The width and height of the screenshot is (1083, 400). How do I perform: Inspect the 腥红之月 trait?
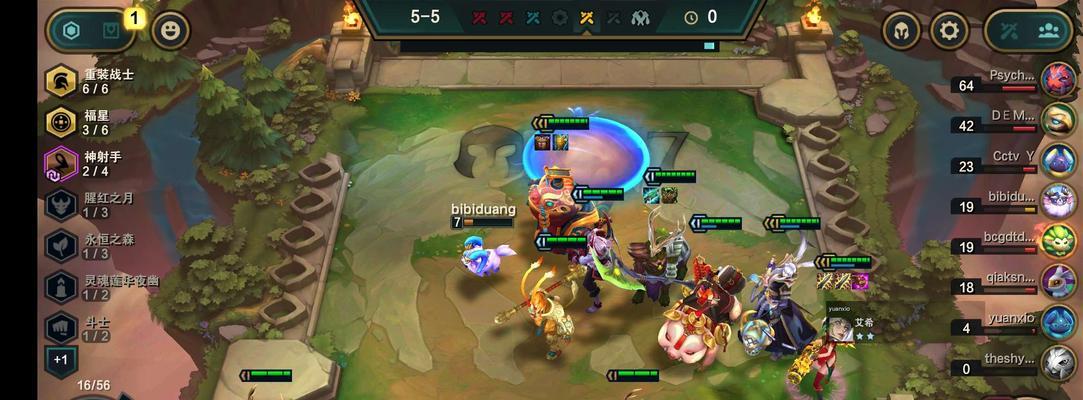[x=62, y=204]
